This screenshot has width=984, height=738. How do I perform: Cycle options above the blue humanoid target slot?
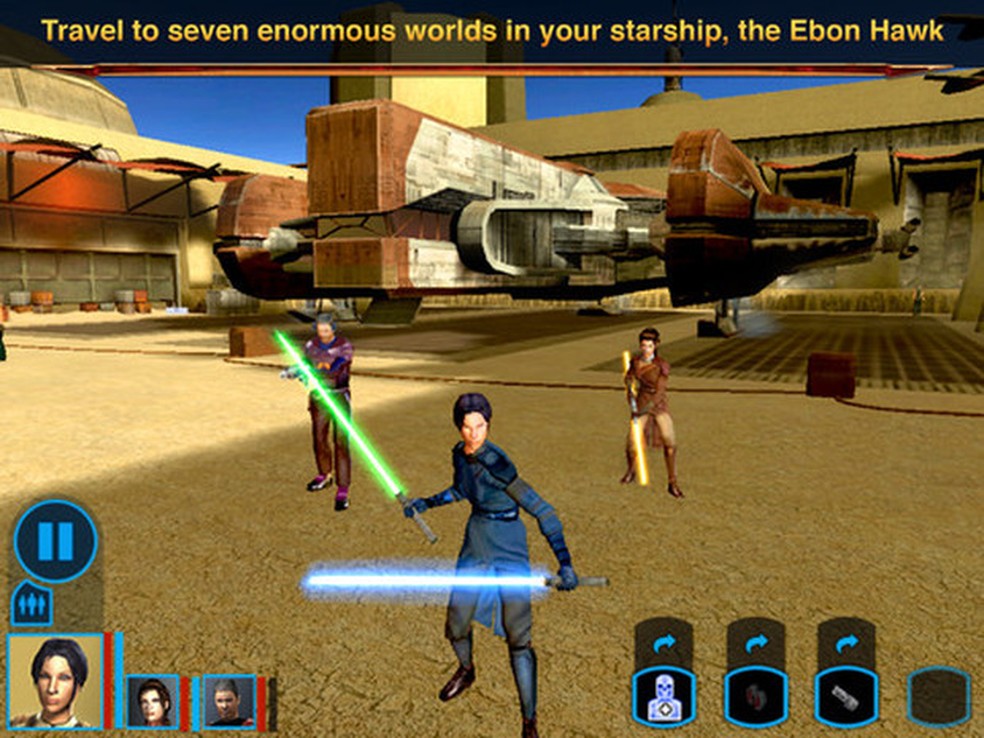tap(664, 643)
